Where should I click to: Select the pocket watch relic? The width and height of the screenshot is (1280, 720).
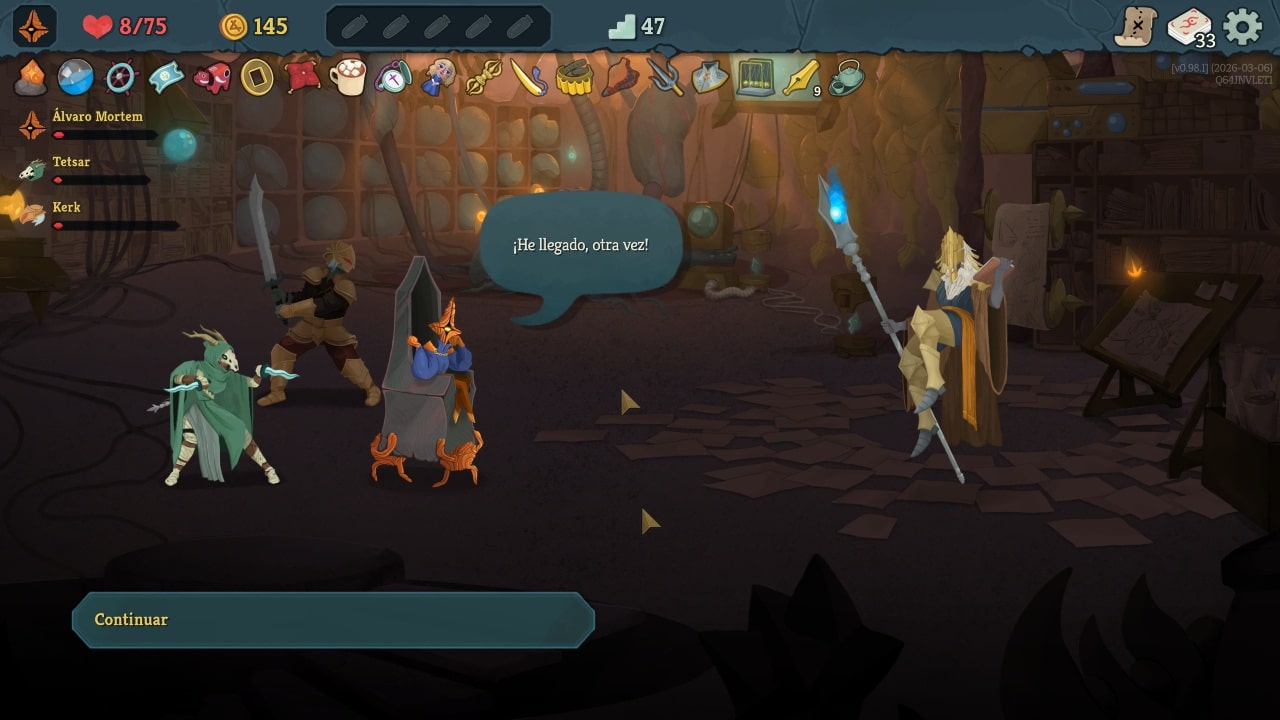click(x=393, y=77)
